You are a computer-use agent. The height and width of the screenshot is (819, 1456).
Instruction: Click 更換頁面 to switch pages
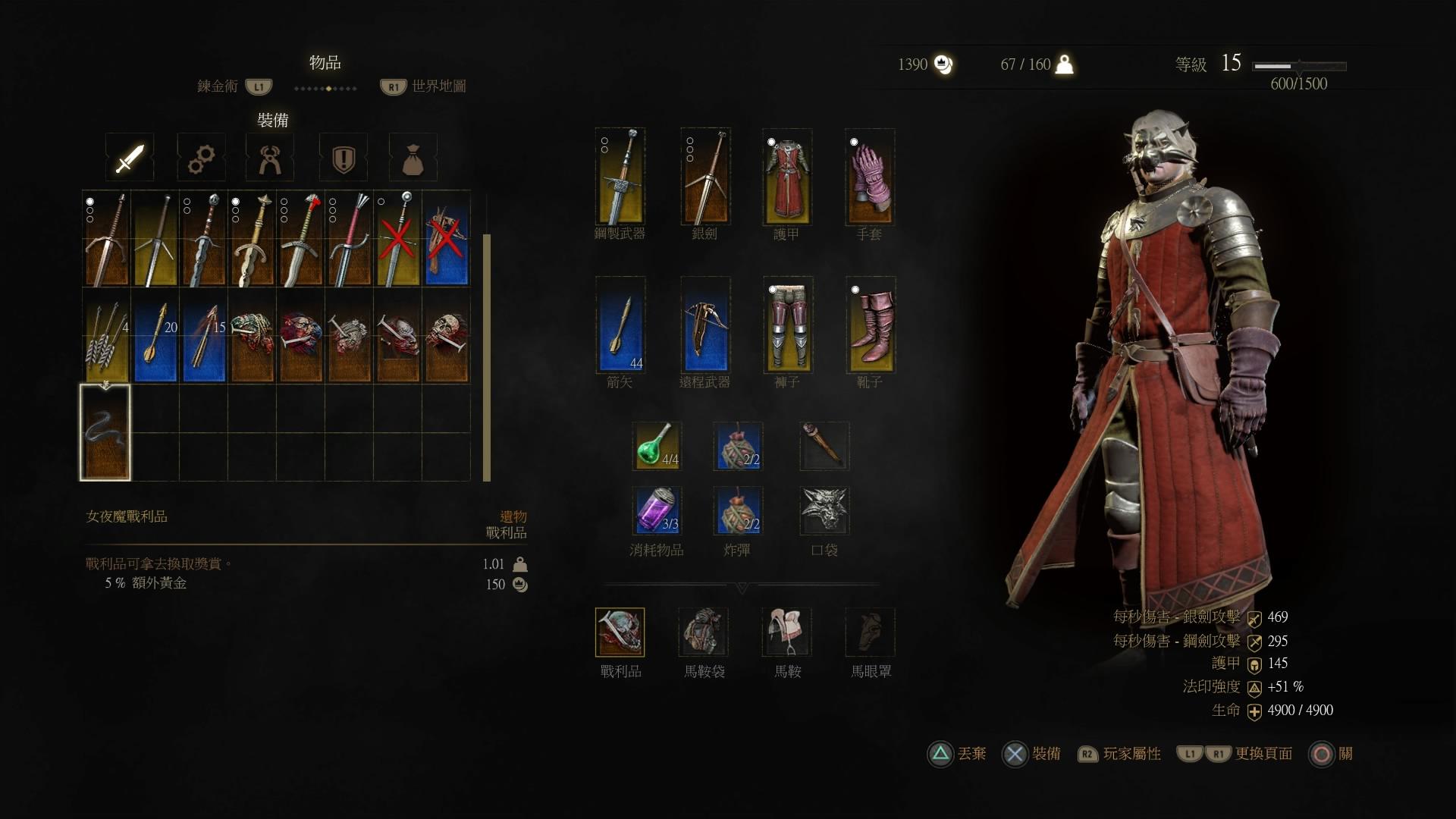point(1263,755)
